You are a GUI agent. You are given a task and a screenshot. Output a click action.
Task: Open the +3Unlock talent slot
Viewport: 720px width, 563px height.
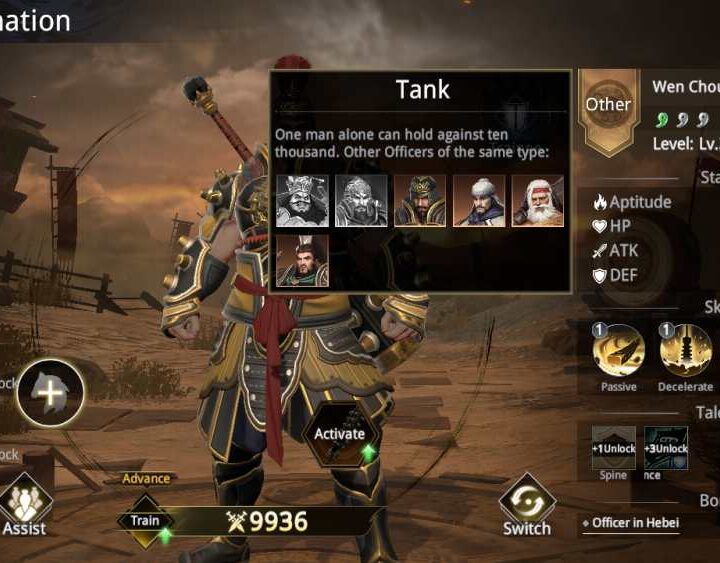click(x=665, y=448)
